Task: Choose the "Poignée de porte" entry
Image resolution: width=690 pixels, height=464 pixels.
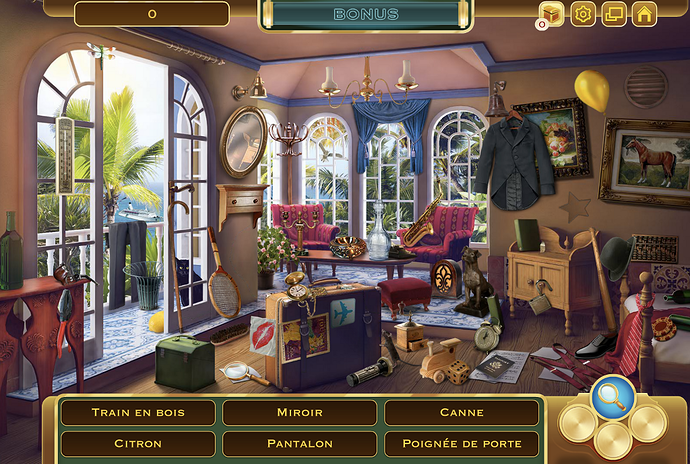Action: click(461, 443)
